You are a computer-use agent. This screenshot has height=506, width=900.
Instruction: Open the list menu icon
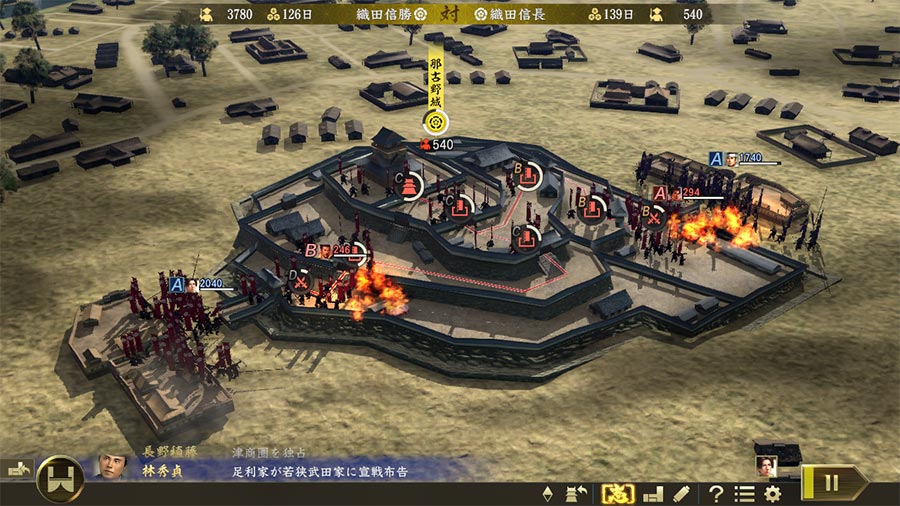[x=744, y=493]
